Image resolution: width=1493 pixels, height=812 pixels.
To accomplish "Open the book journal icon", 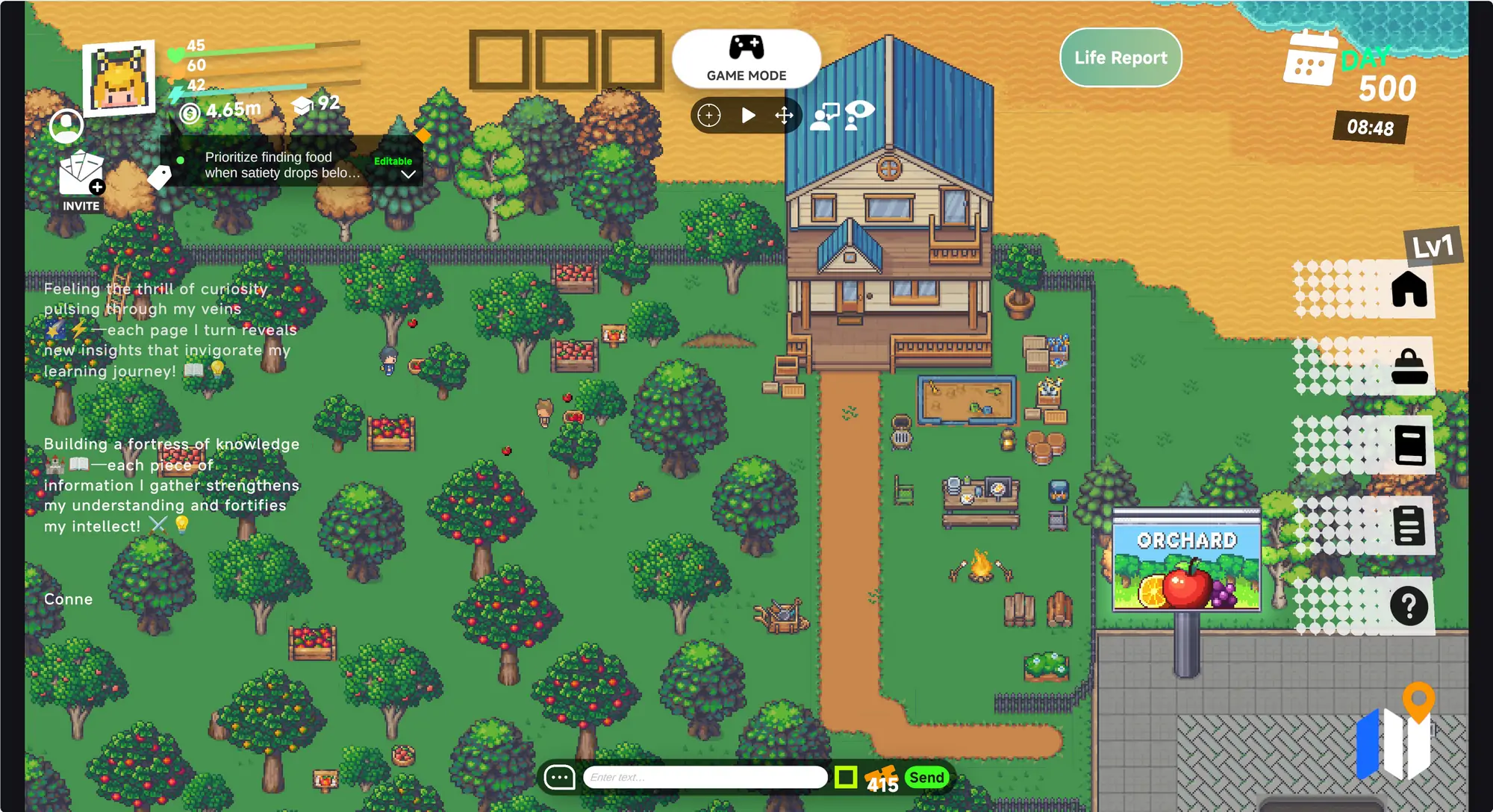I will pos(1409,446).
